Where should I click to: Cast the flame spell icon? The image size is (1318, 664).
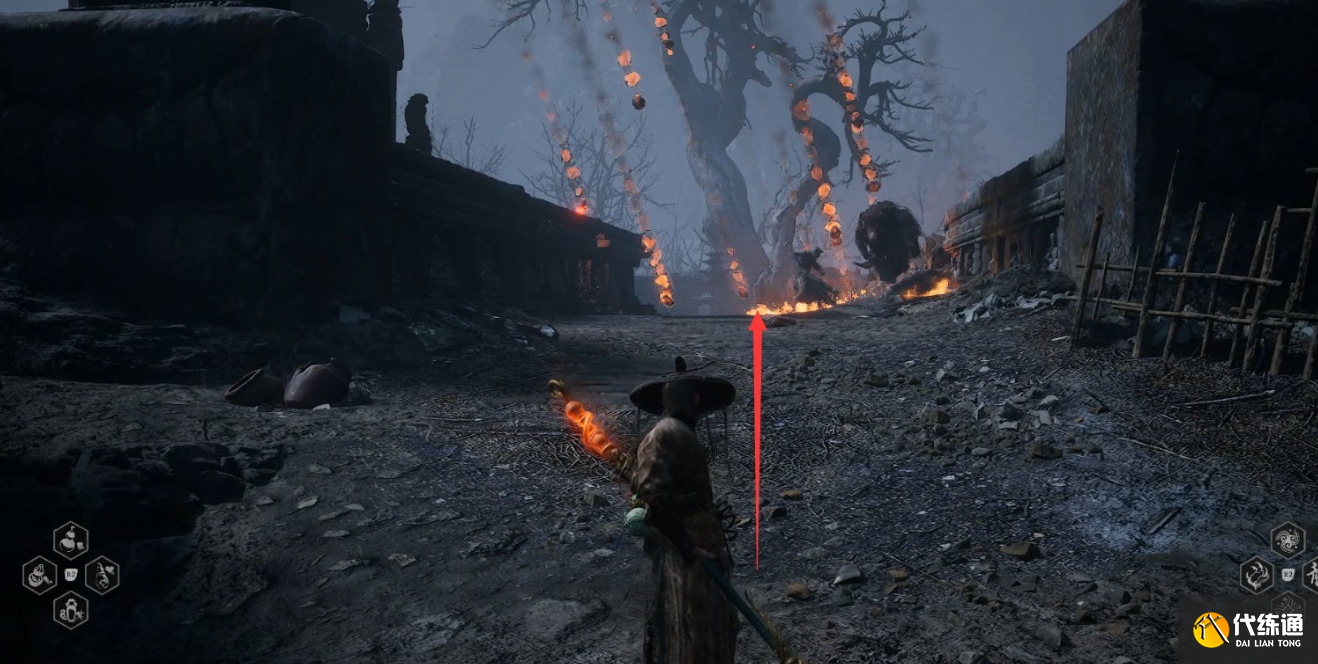pos(1256,575)
